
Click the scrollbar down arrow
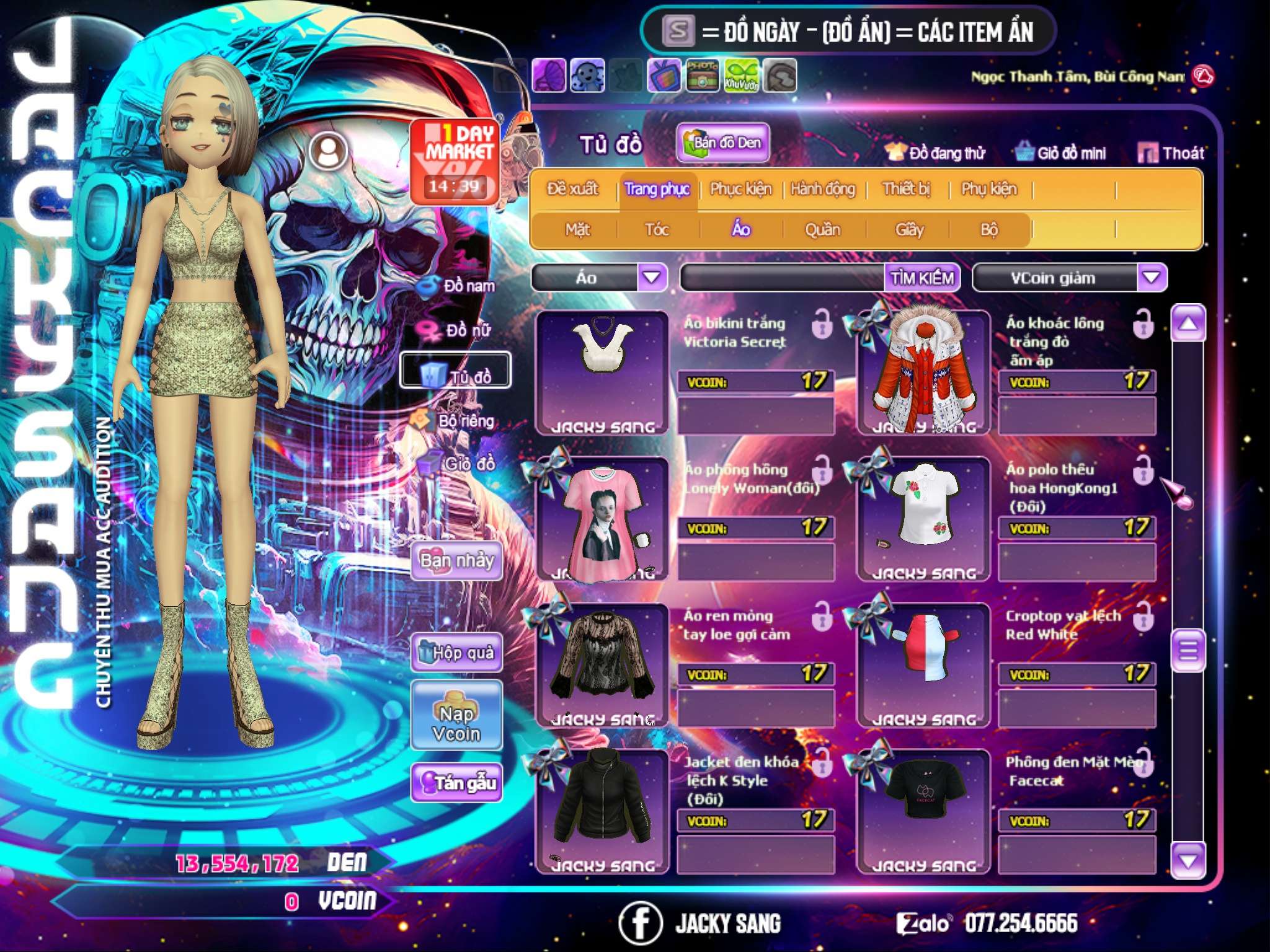pyautogui.click(x=1188, y=861)
